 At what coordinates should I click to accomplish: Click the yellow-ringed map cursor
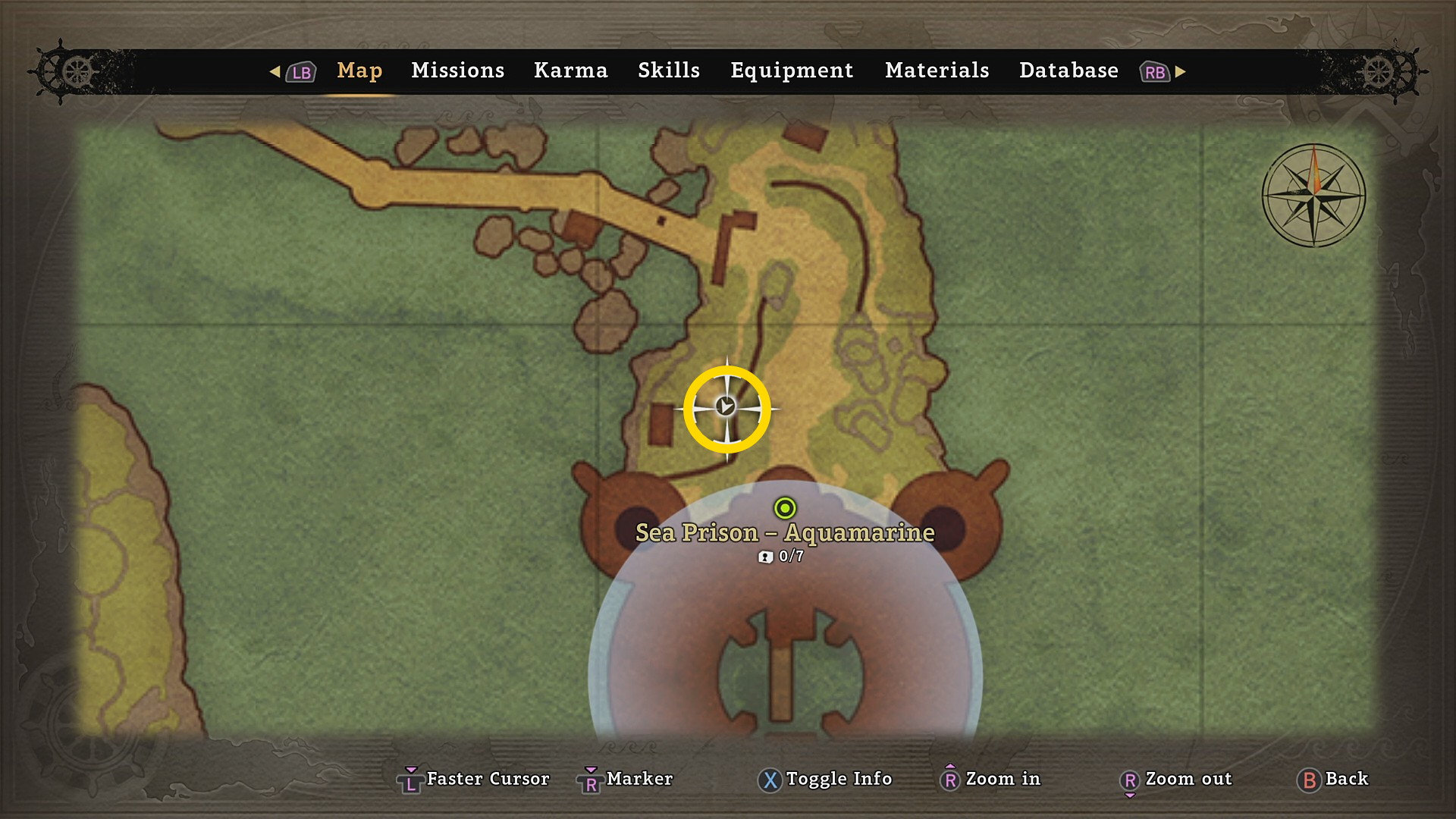click(x=726, y=408)
